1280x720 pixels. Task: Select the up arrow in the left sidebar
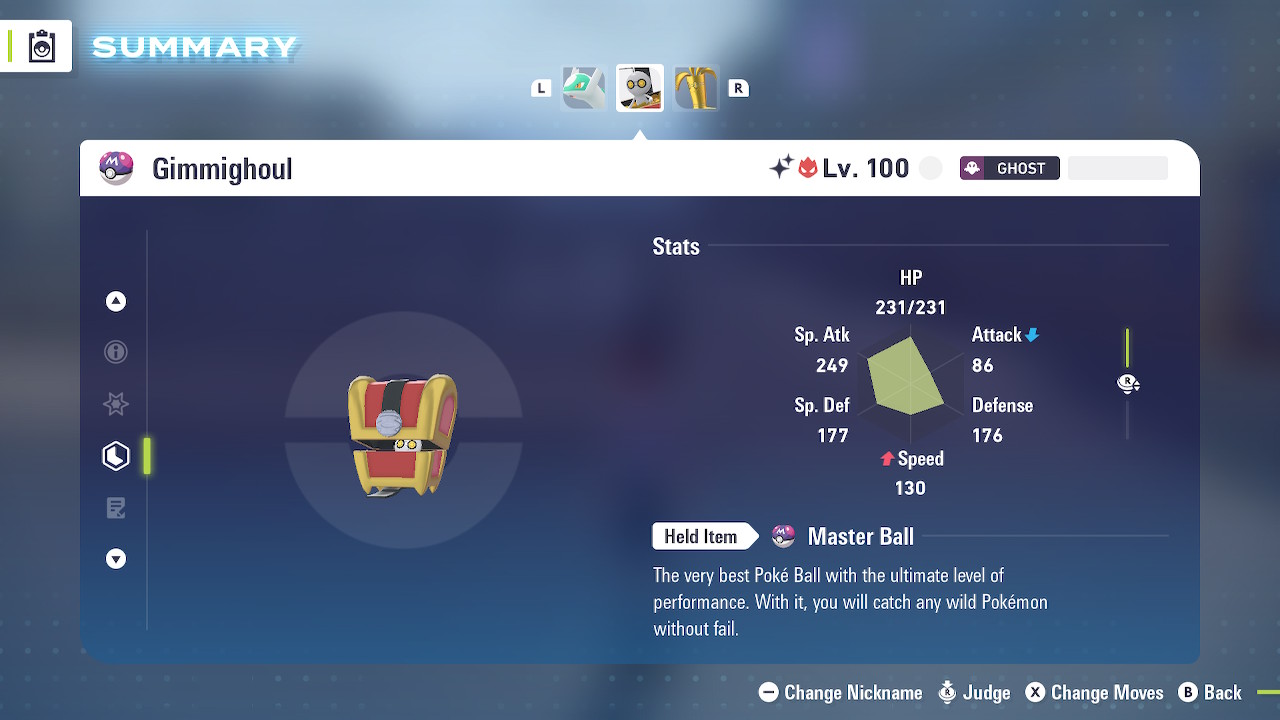click(x=115, y=300)
